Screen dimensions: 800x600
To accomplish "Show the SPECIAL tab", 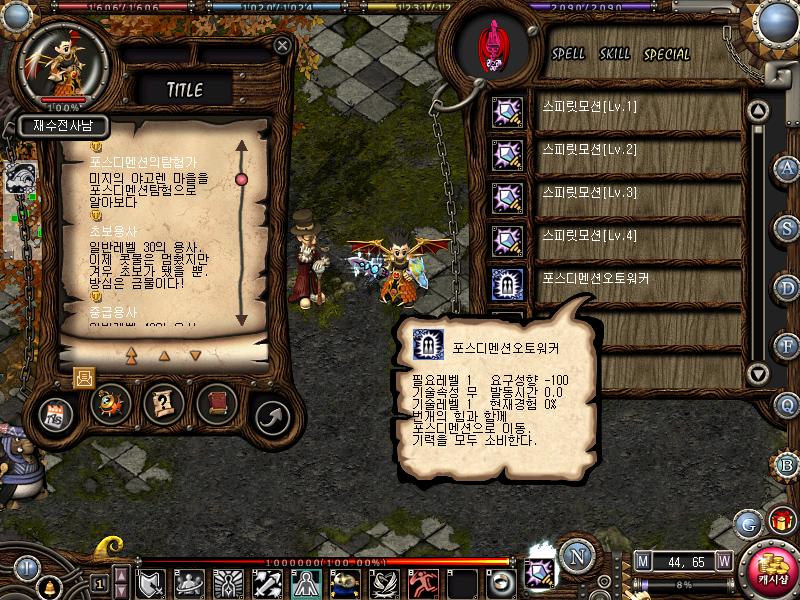I will pos(667,54).
